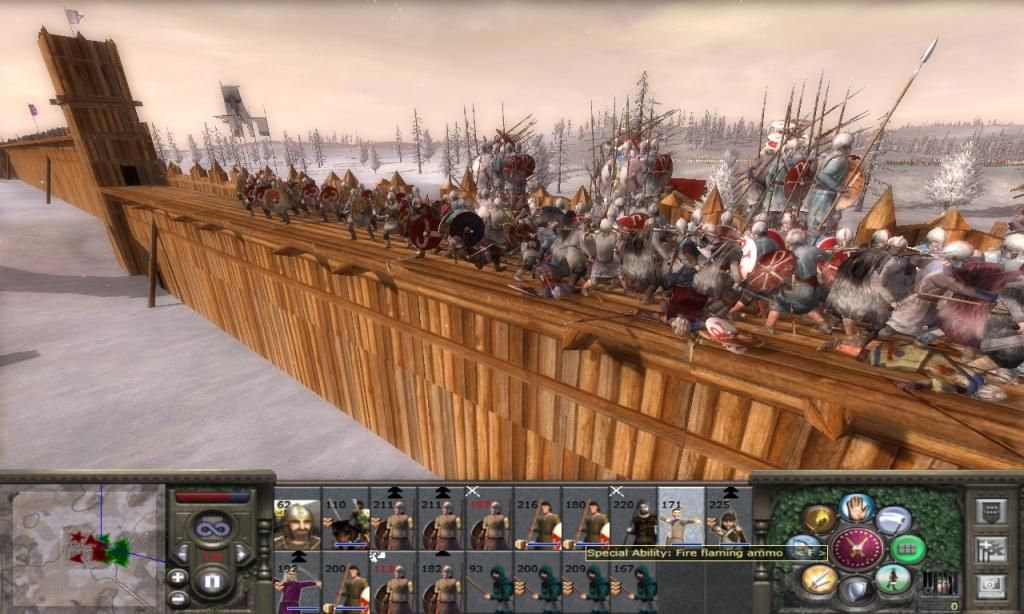Select the 171-man archer unit card
This screenshot has height=614, width=1024.
click(x=681, y=515)
